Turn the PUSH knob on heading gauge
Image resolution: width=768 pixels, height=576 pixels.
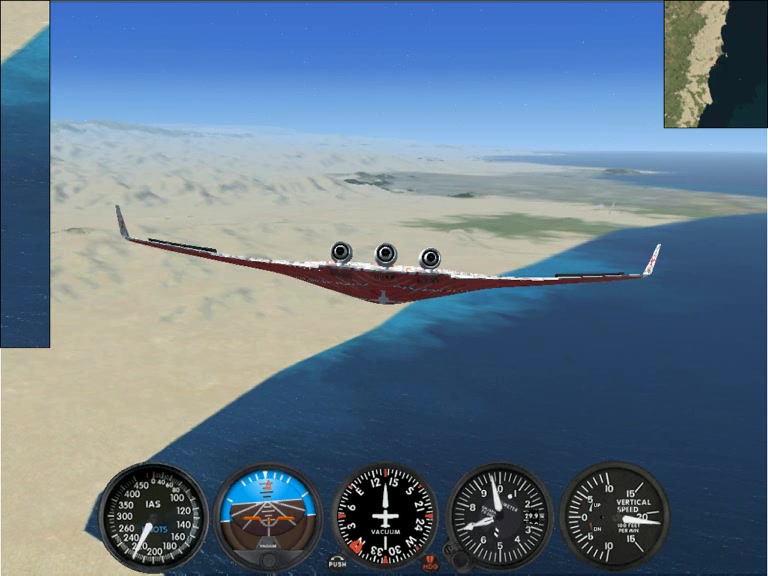pos(337,562)
